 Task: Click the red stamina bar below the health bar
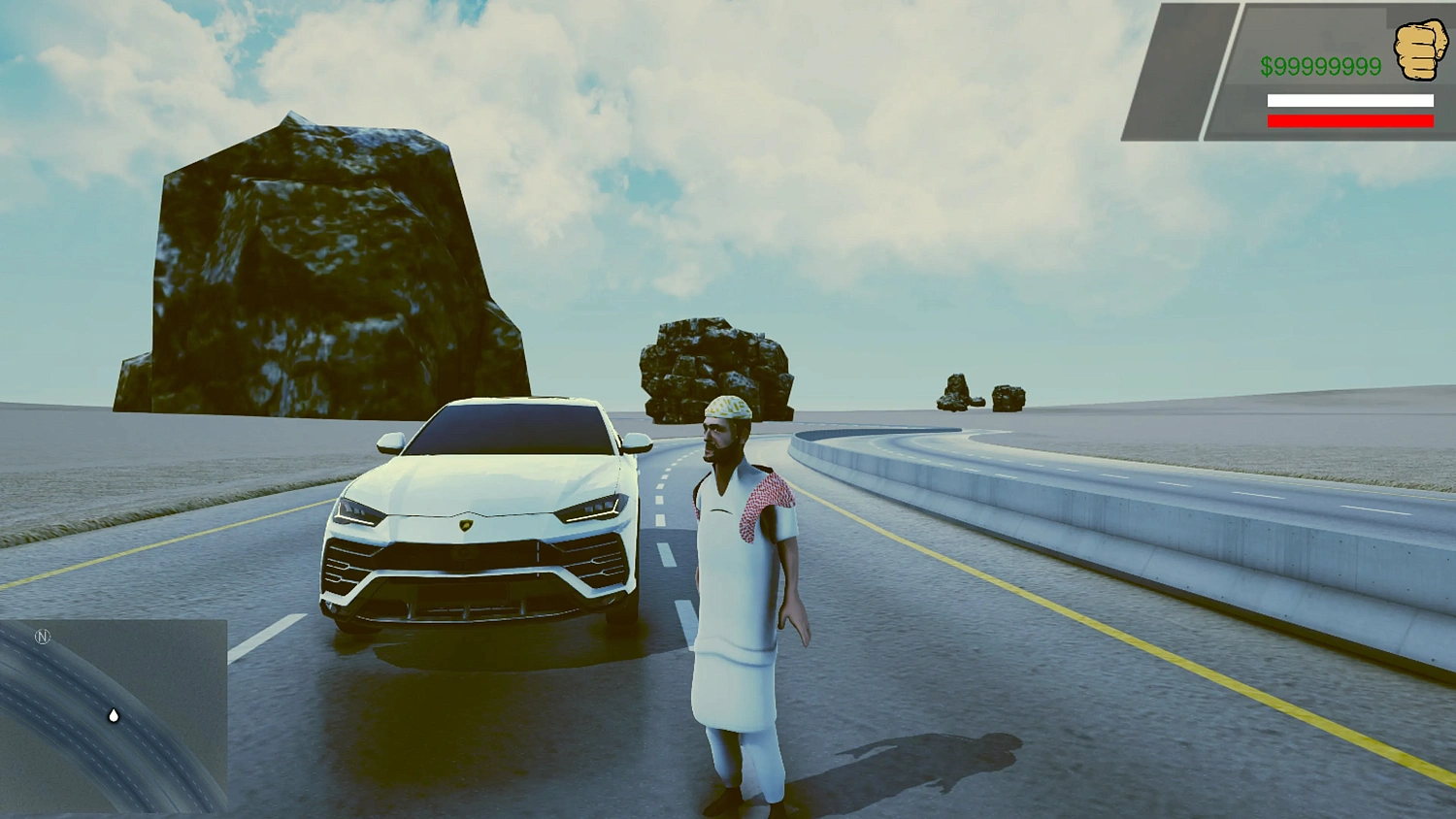(1349, 119)
